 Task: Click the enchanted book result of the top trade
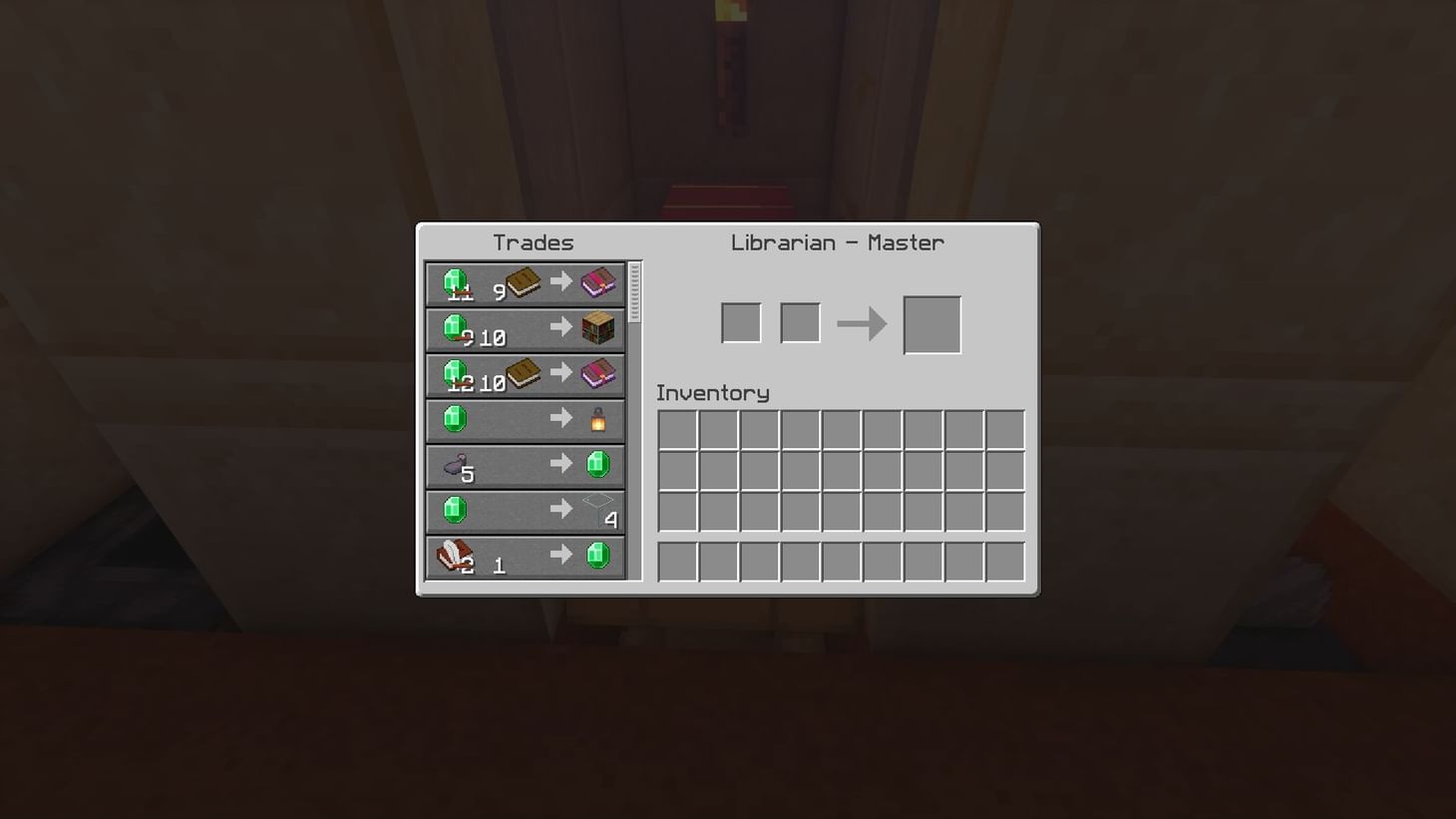pos(597,282)
